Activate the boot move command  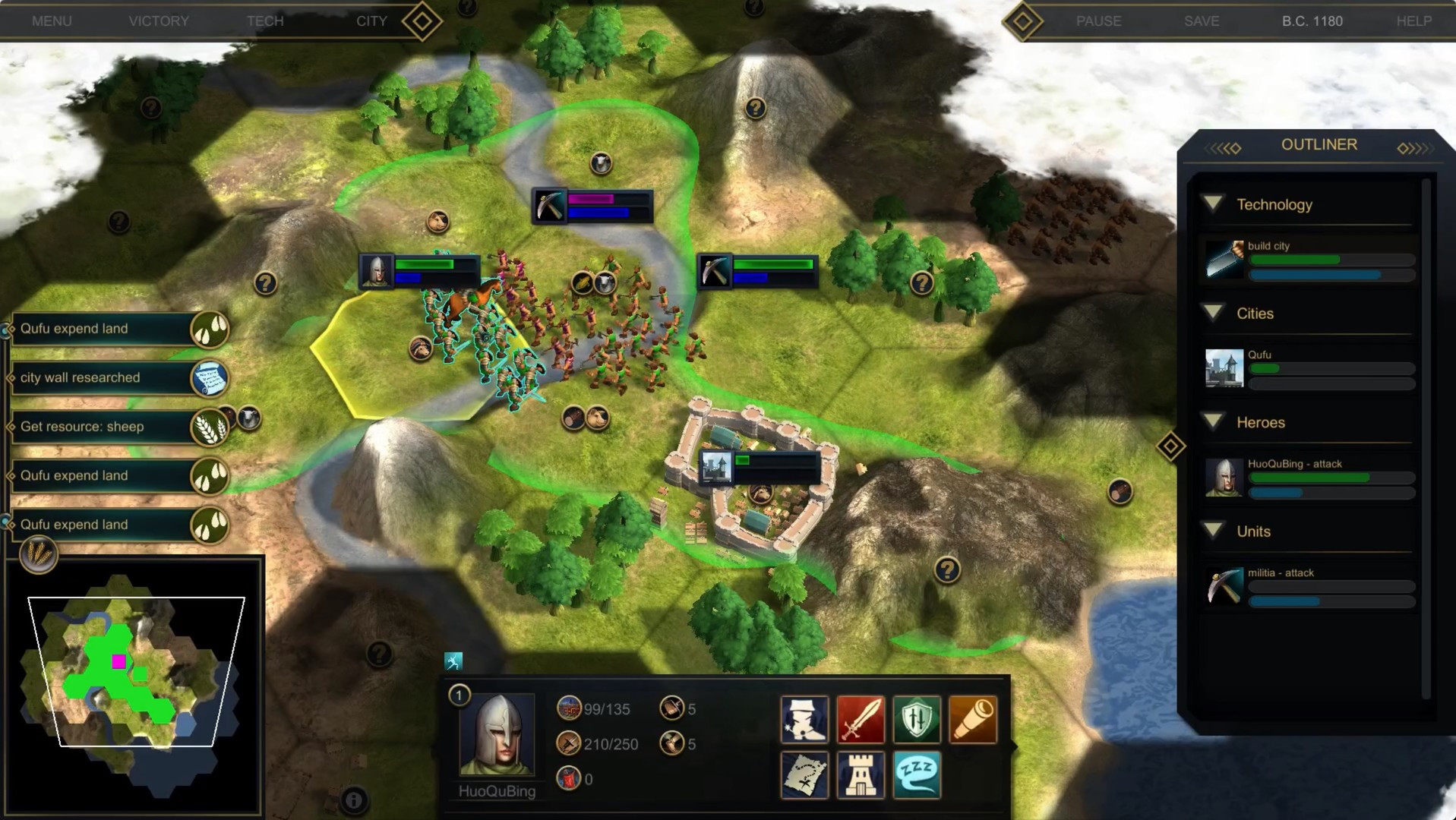tap(804, 718)
